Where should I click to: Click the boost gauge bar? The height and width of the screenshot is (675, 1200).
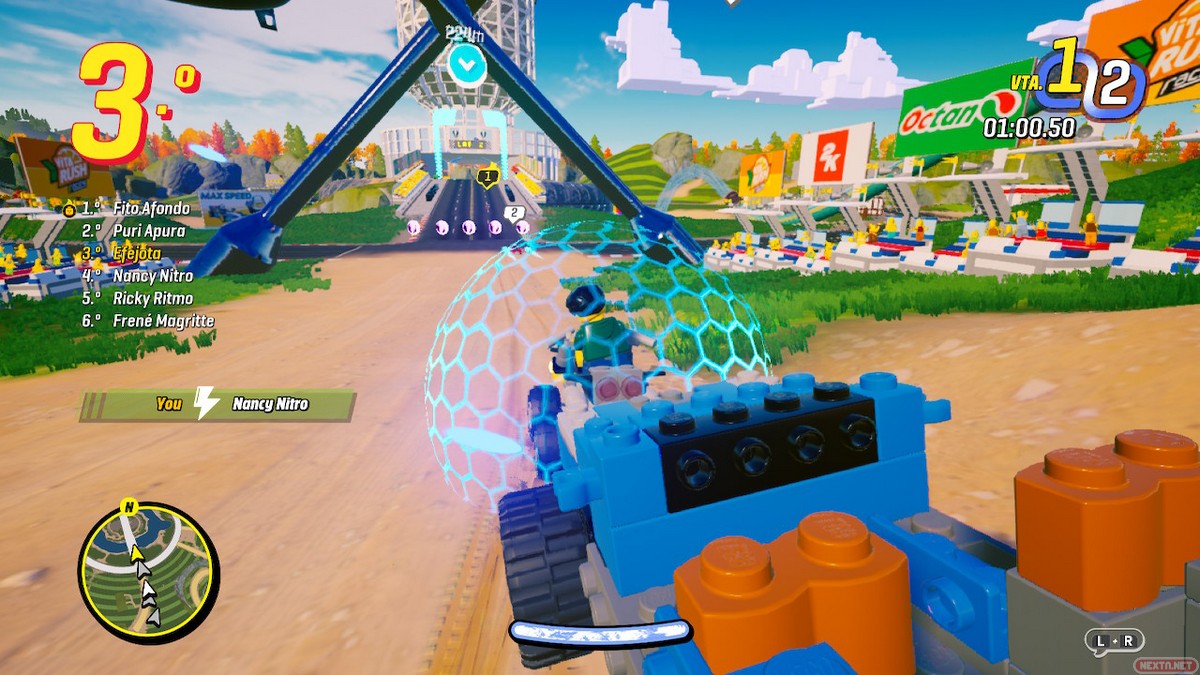pyautogui.click(x=600, y=631)
